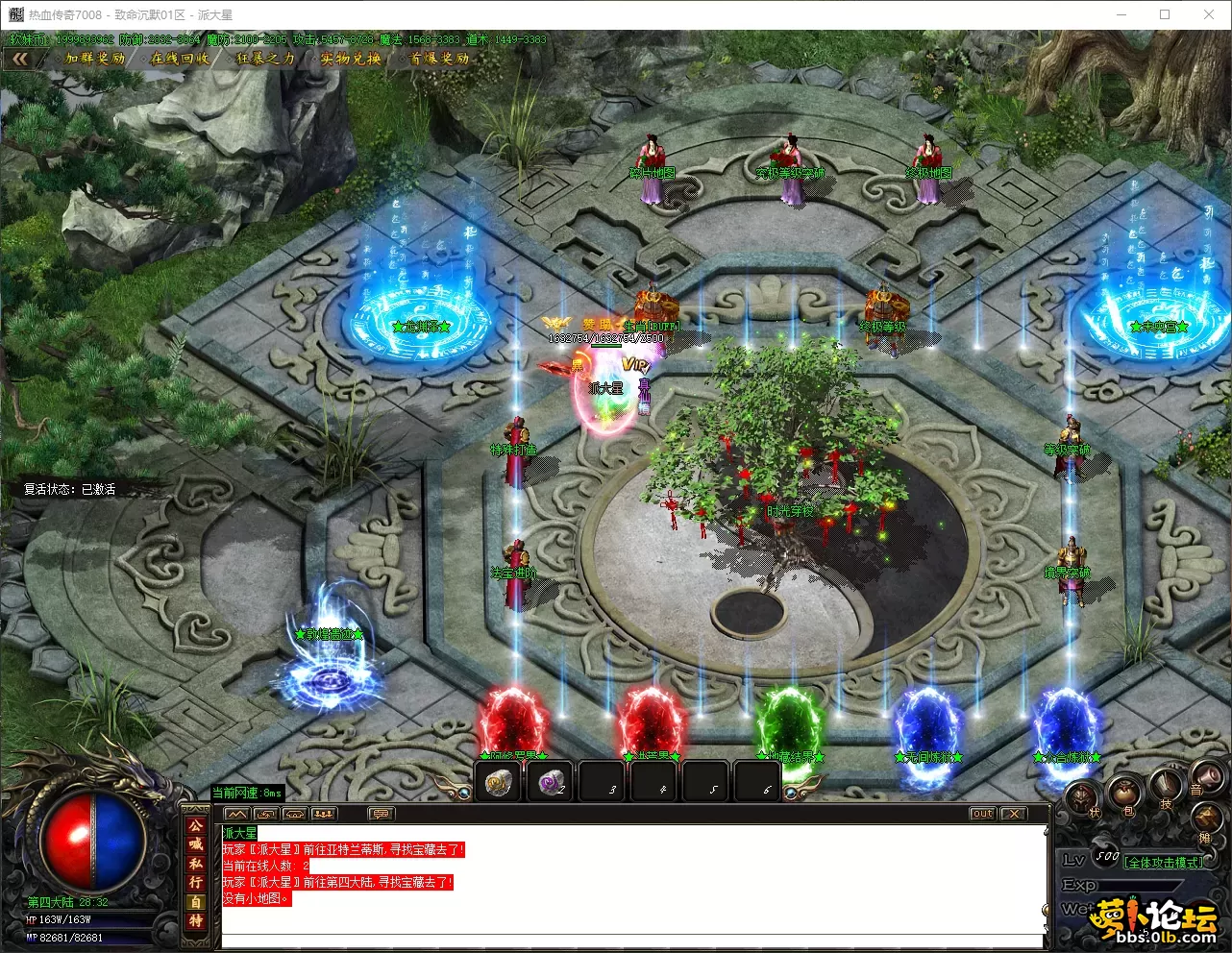This screenshot has height=953, width=1232.
Task: Select the 狂暴之力 menu entry
Action: (265, 59)
